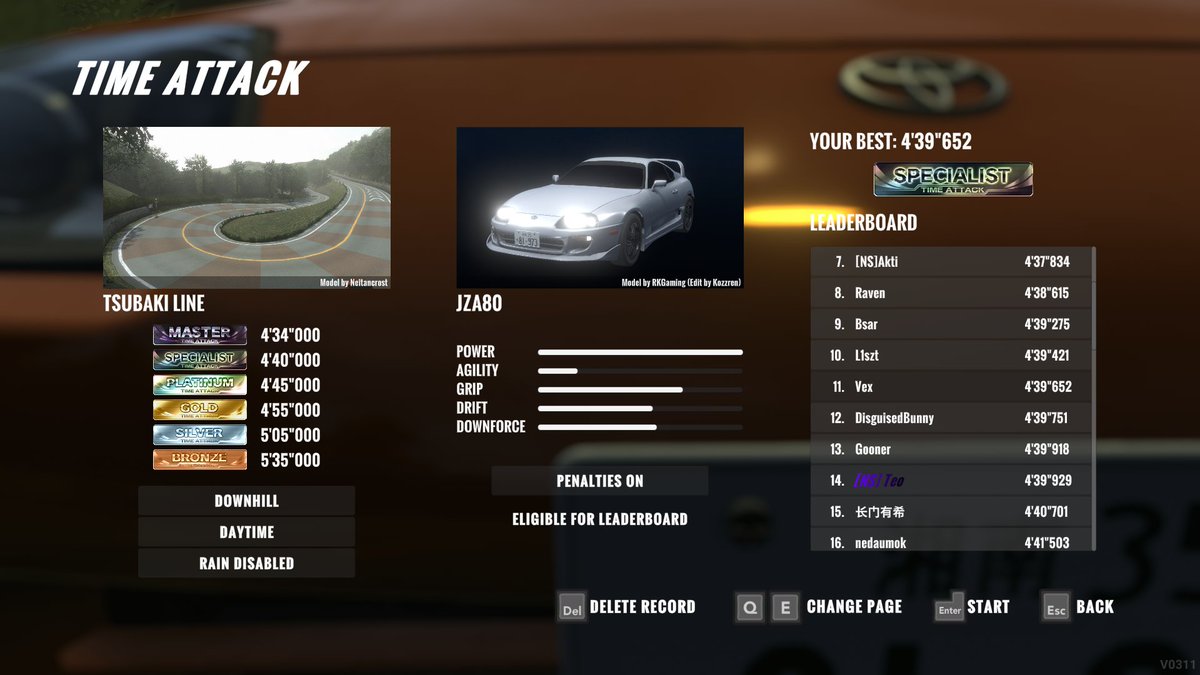Toggle the Rain Disabled option
This screenshot has height=675, width=1200.
(246, 563)
